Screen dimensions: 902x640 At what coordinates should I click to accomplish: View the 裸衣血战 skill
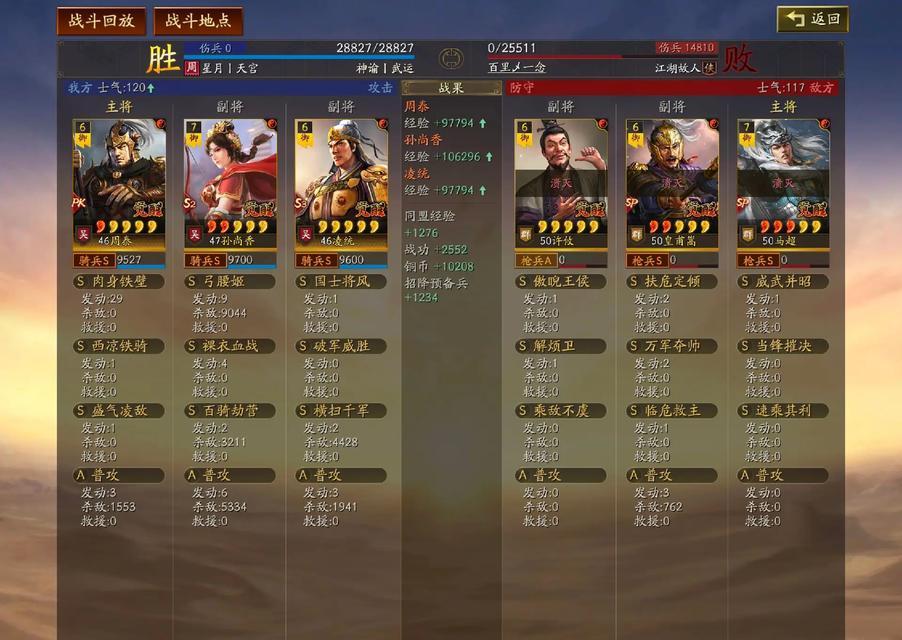pos(230,346)
